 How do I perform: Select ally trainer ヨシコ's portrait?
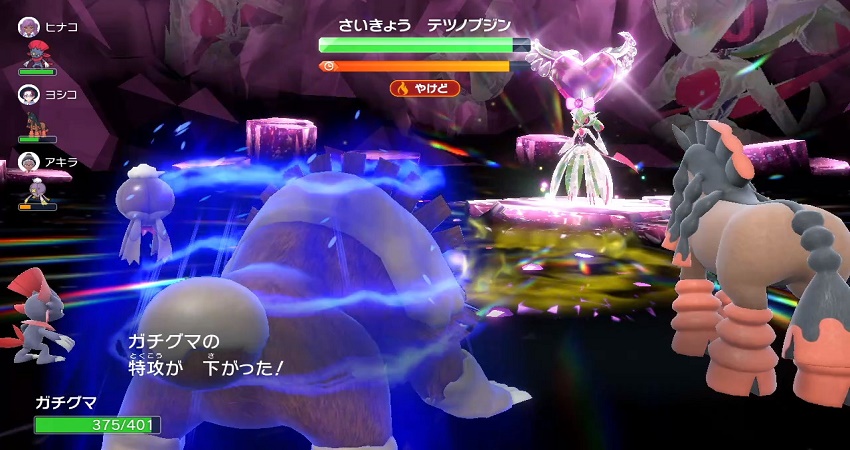(x=27, y=94)
